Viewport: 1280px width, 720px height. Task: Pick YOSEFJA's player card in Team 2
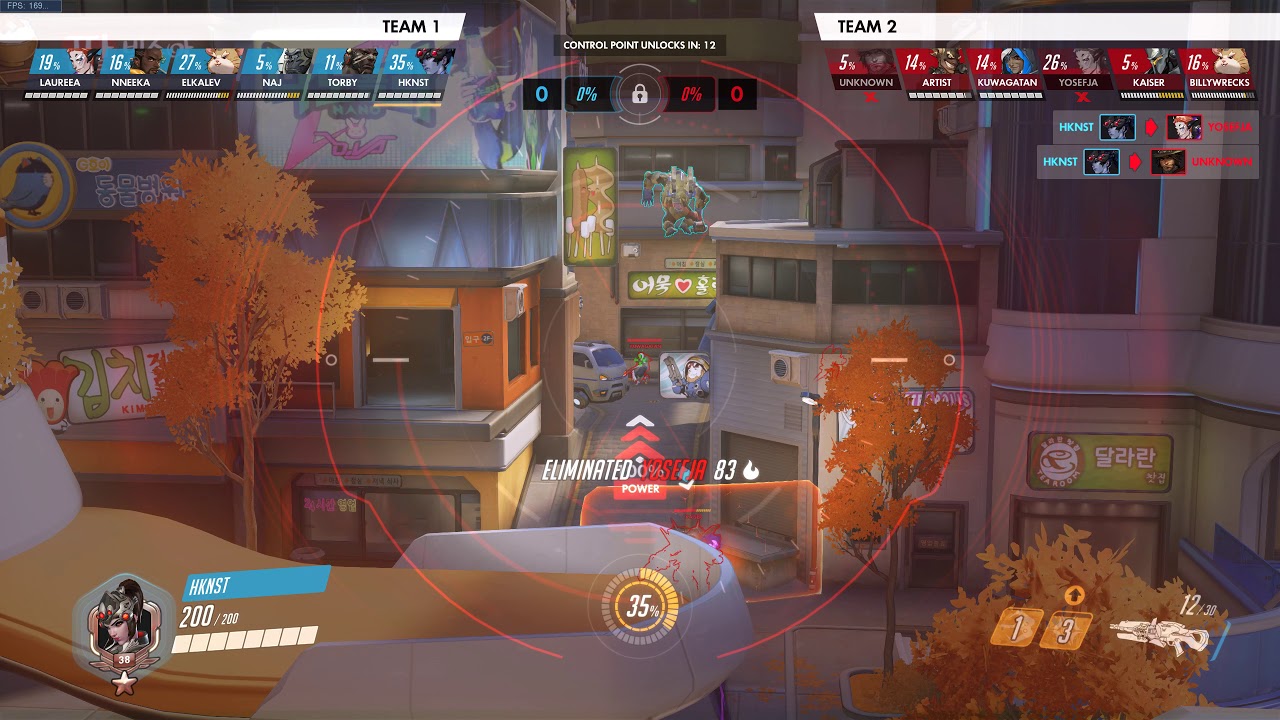[x=1077, y=70]
